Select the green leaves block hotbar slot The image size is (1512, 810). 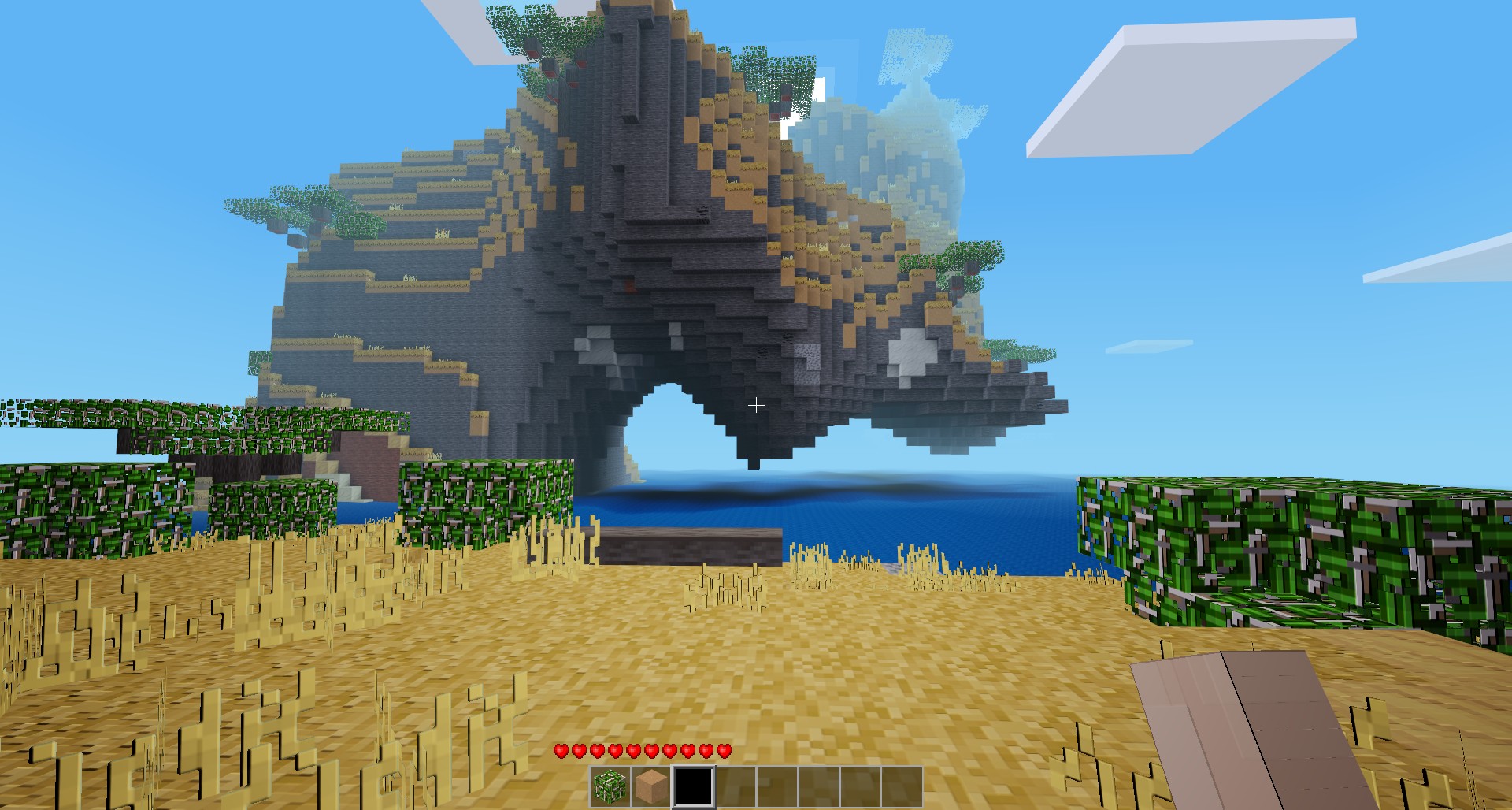coord(610,786)
